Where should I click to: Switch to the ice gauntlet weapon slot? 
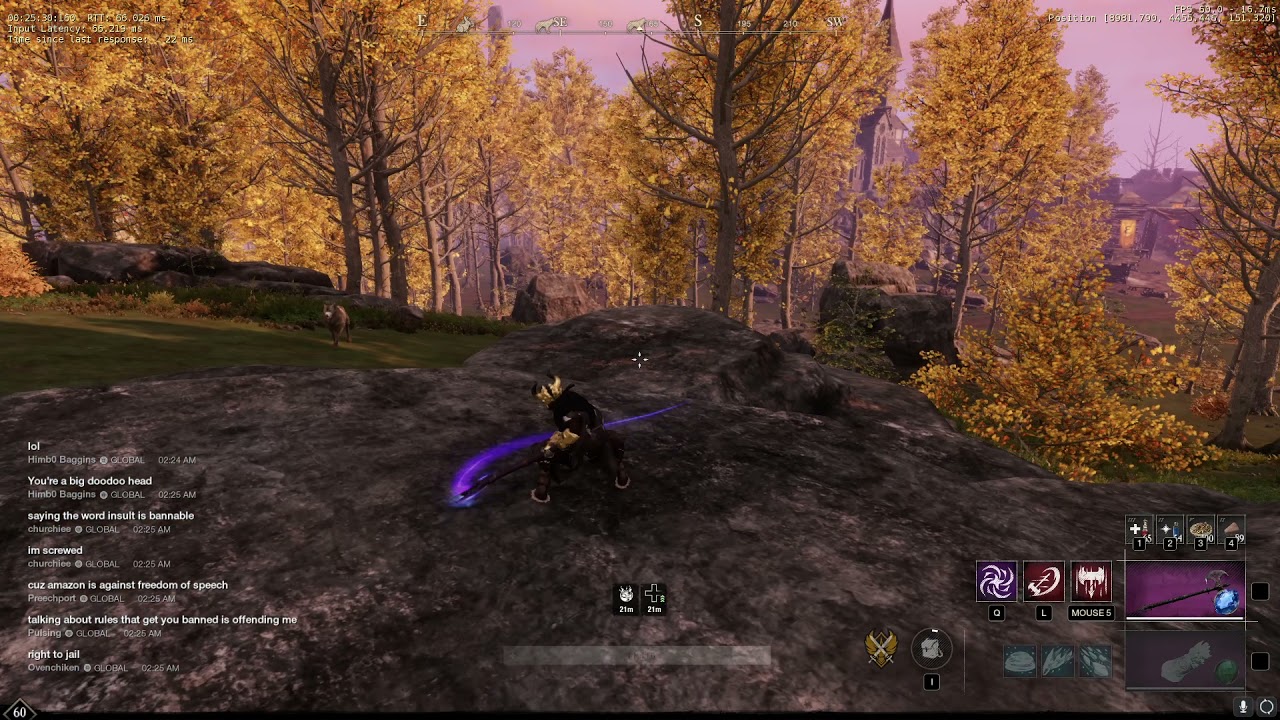coord(1185,661)
